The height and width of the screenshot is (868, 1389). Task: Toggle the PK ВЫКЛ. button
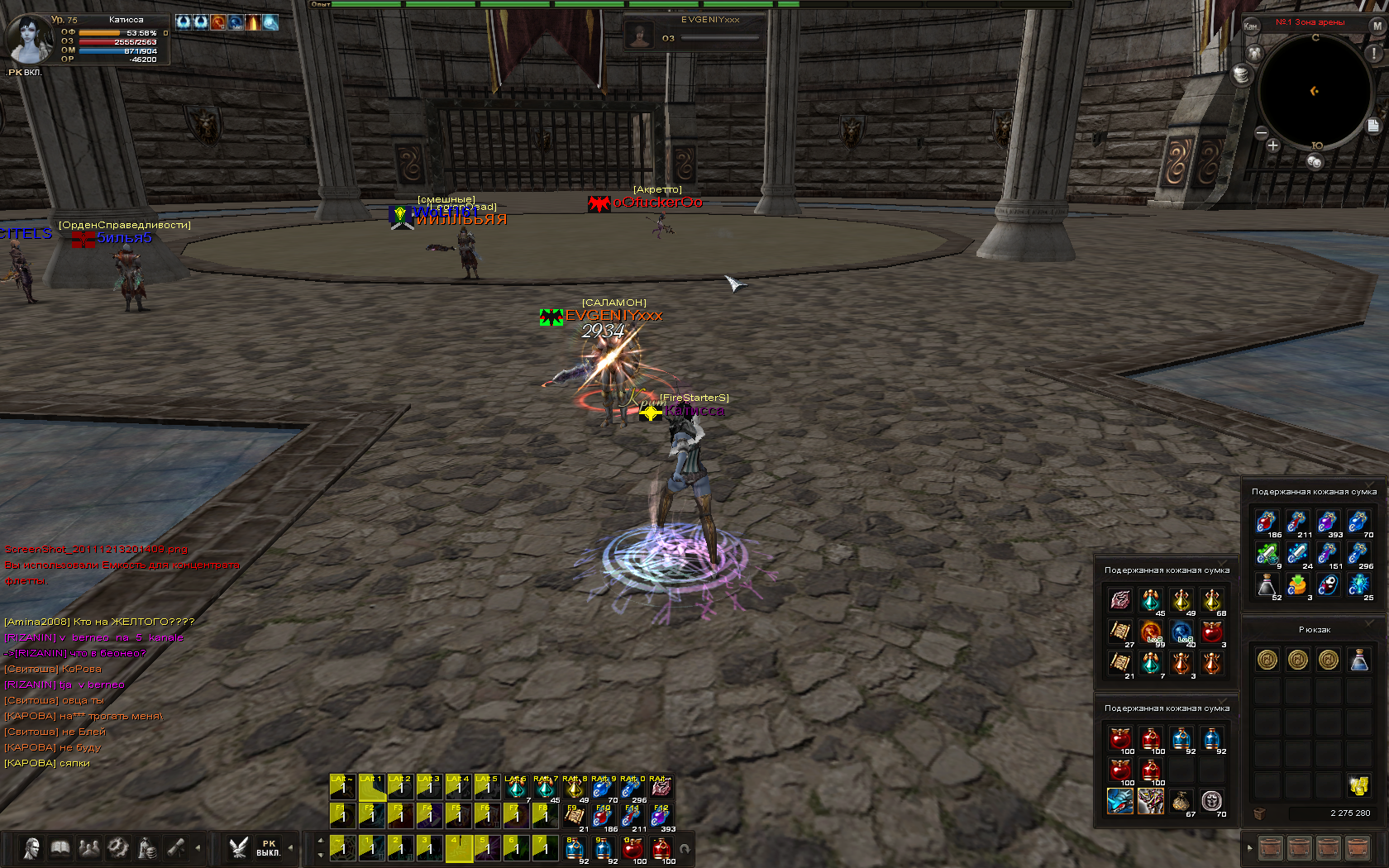[x=268, y=848]
